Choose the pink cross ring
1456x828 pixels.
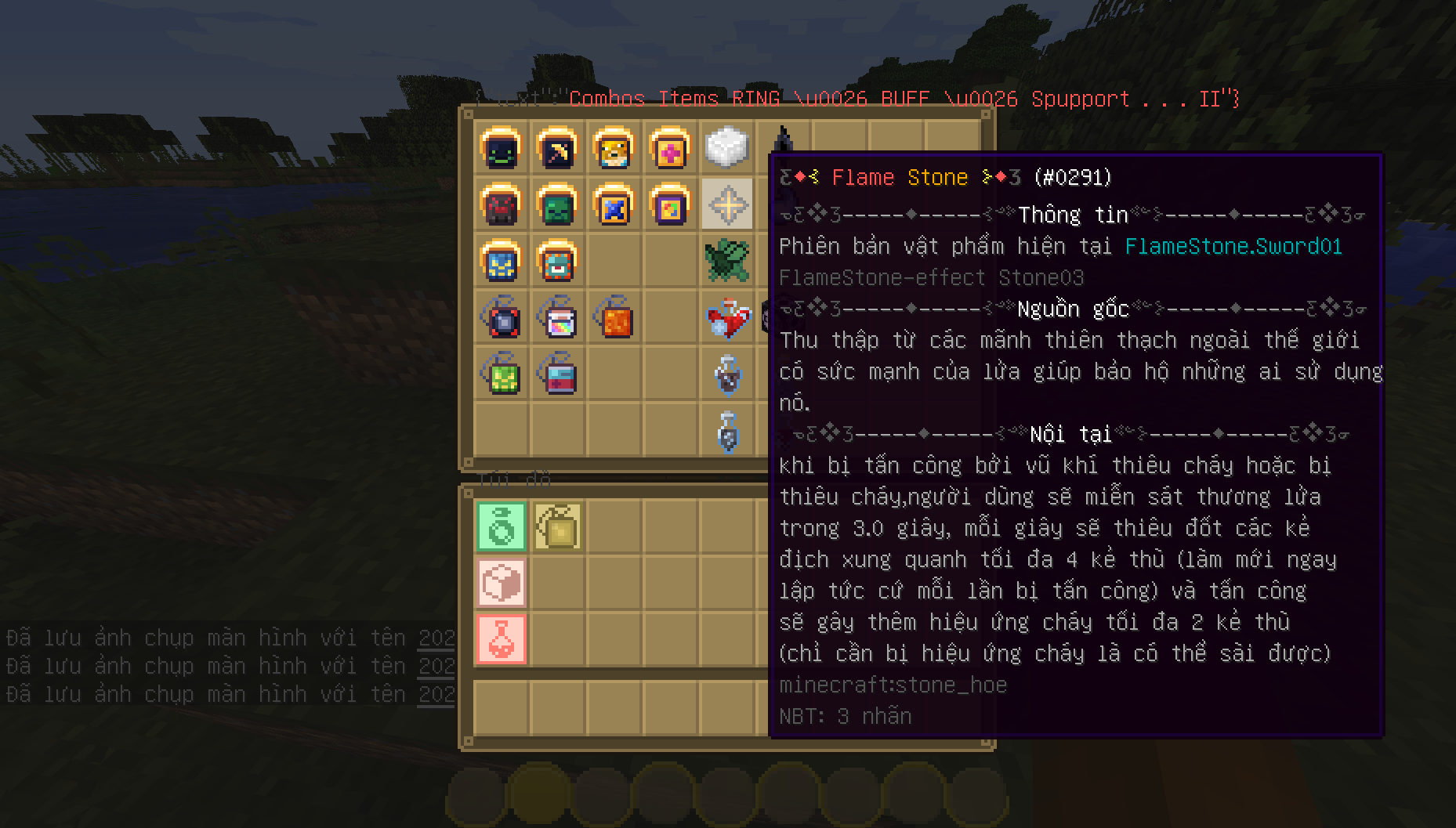(670, 148)
